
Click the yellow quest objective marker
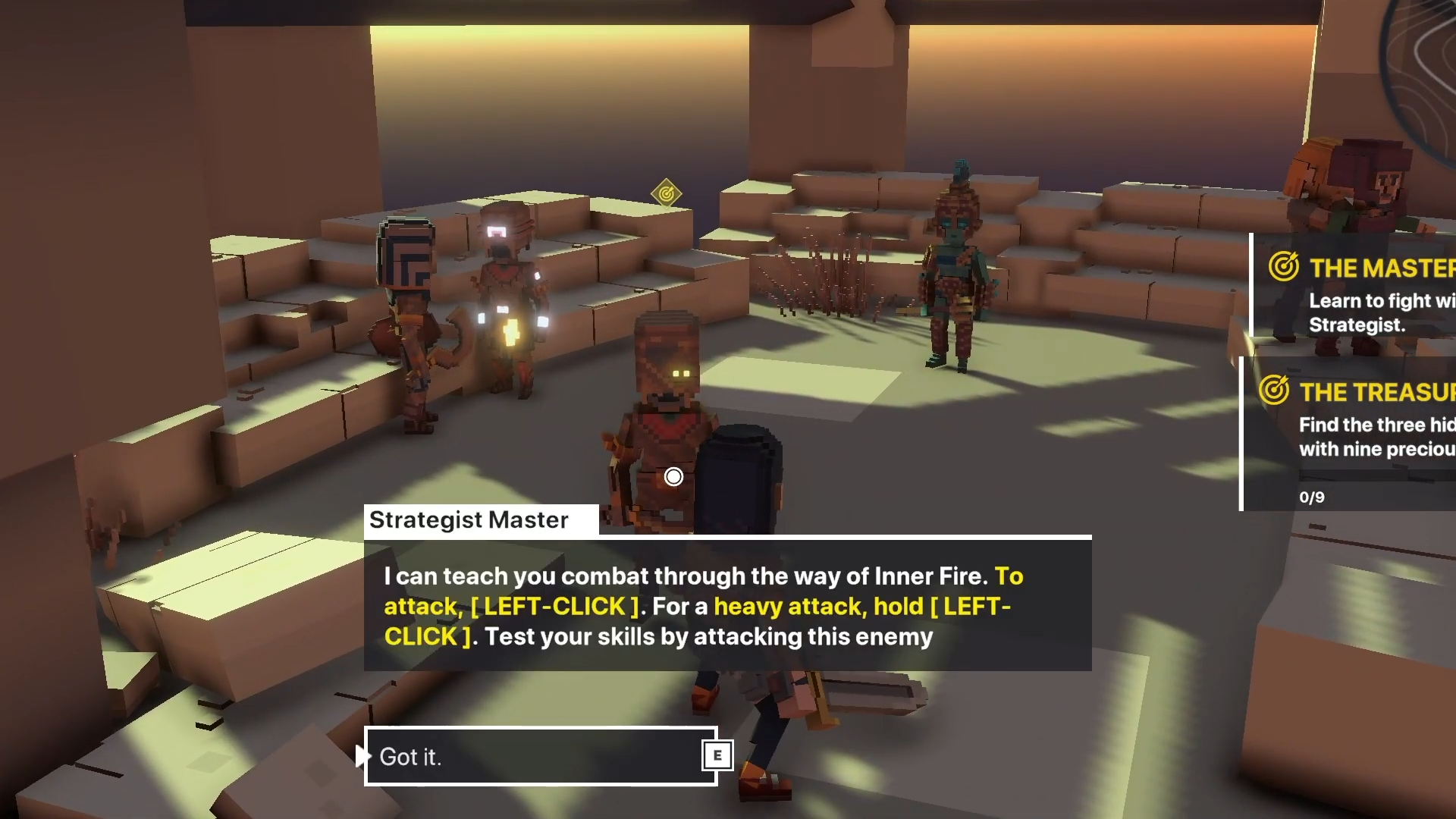pos(666,194)
